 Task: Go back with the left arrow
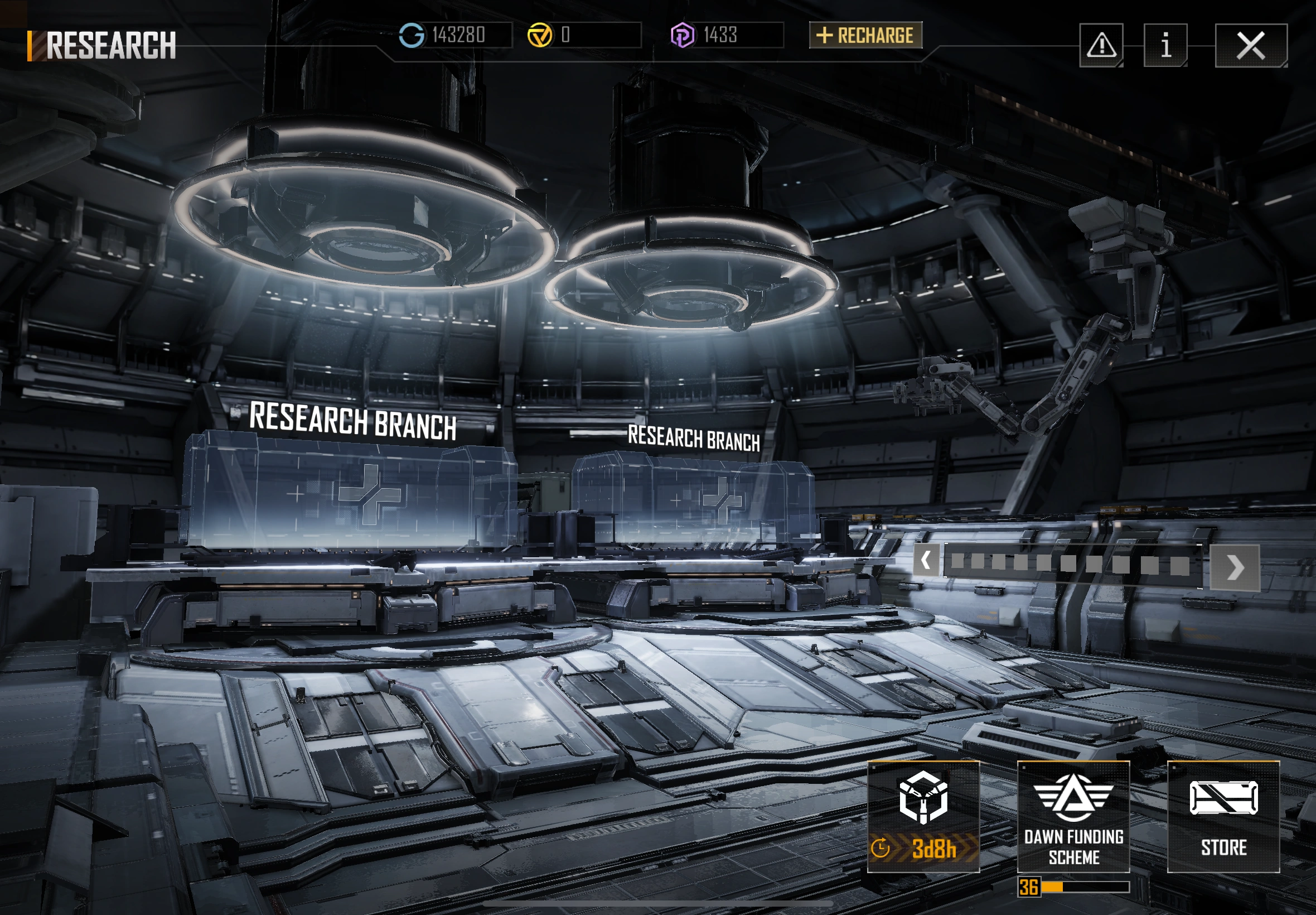click(x=926, y=560)
